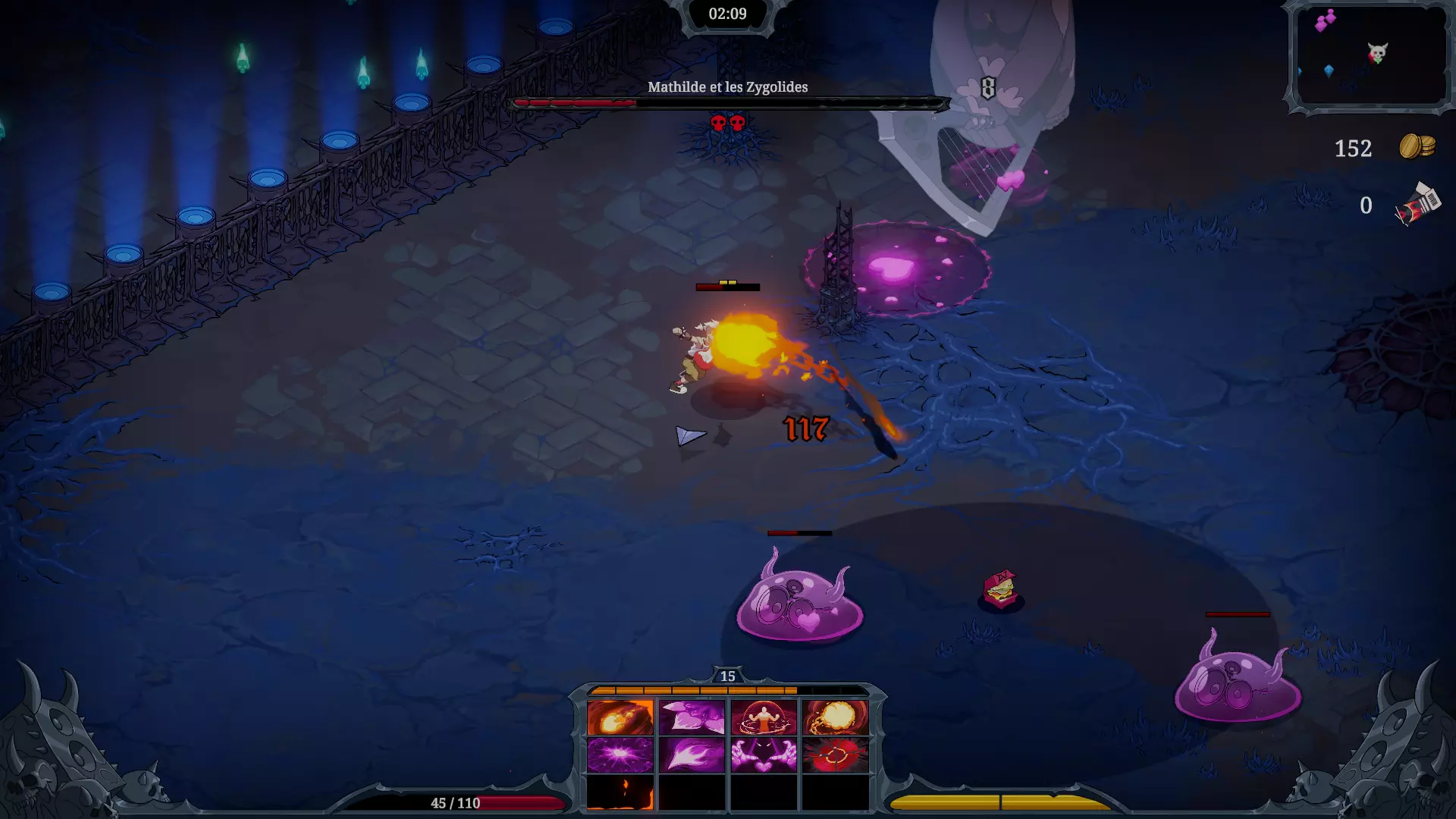Select the dark ember slot
The width and height of the screenshot is (1456, 819).
click(x=620, y=793)
